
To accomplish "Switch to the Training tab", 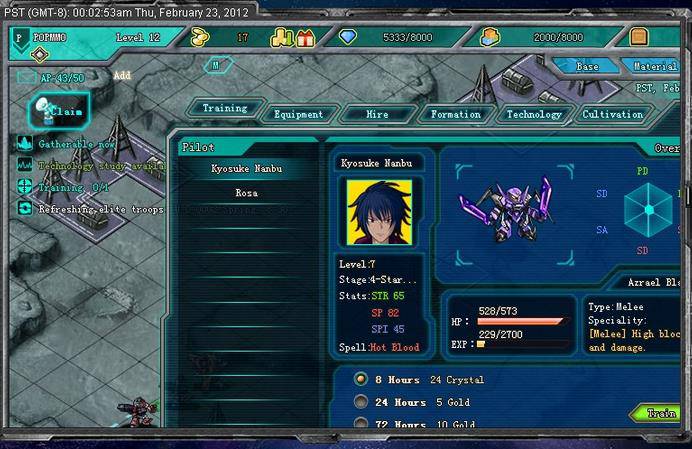I will pos(225,108).
